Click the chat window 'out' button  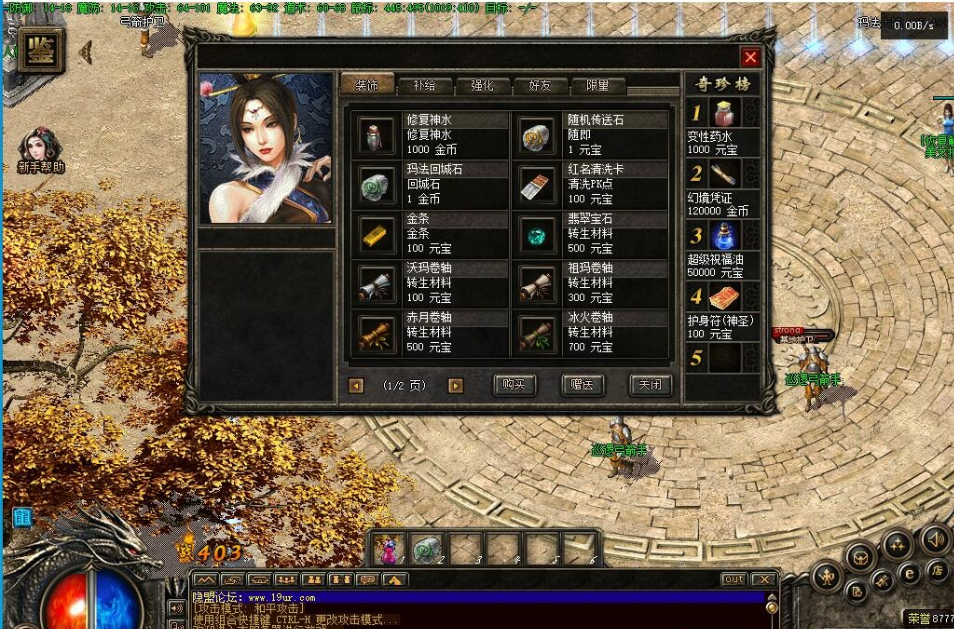(734, 579)
